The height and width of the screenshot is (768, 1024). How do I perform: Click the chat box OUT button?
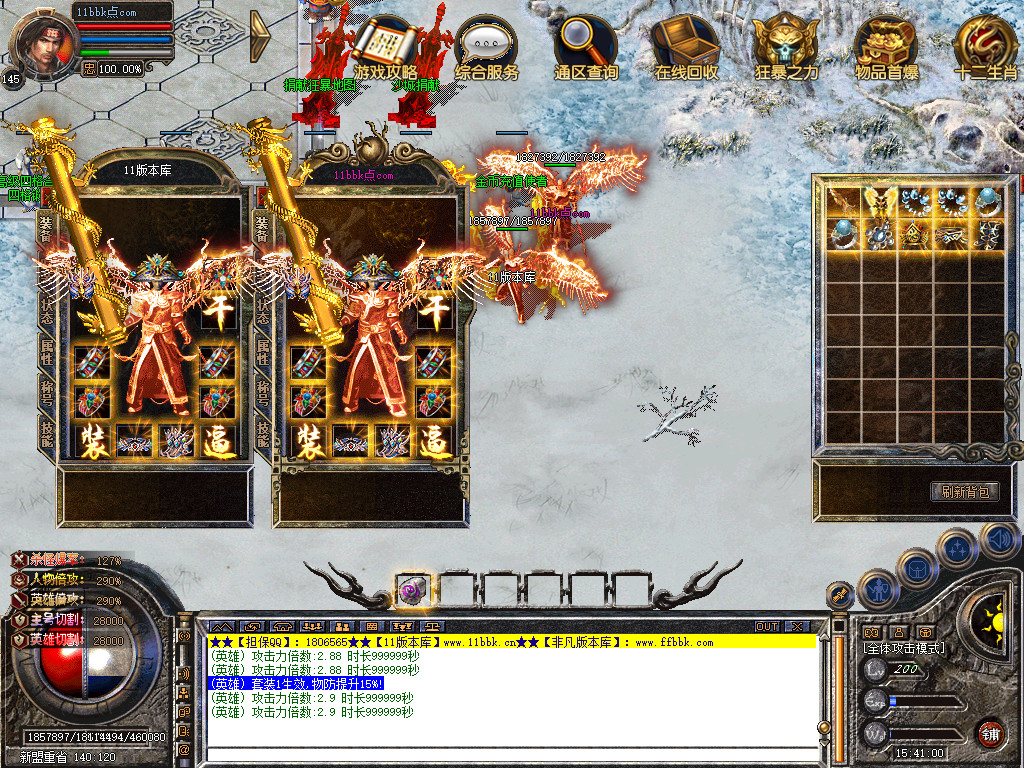(x=767, y=626)
